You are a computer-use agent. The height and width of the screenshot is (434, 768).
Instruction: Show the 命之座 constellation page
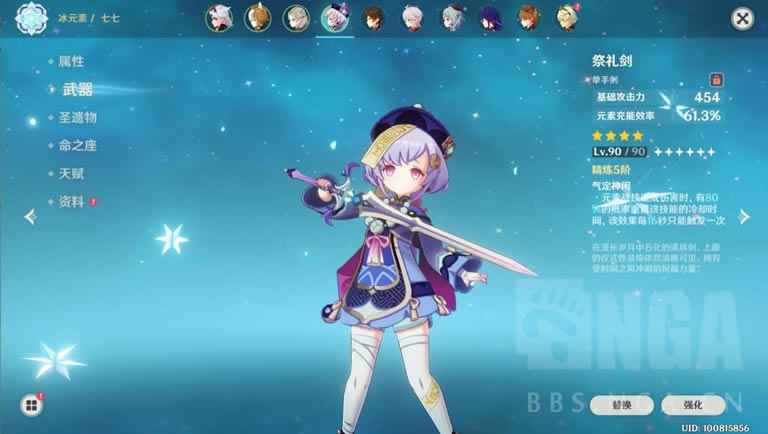[x=77, y=146]
